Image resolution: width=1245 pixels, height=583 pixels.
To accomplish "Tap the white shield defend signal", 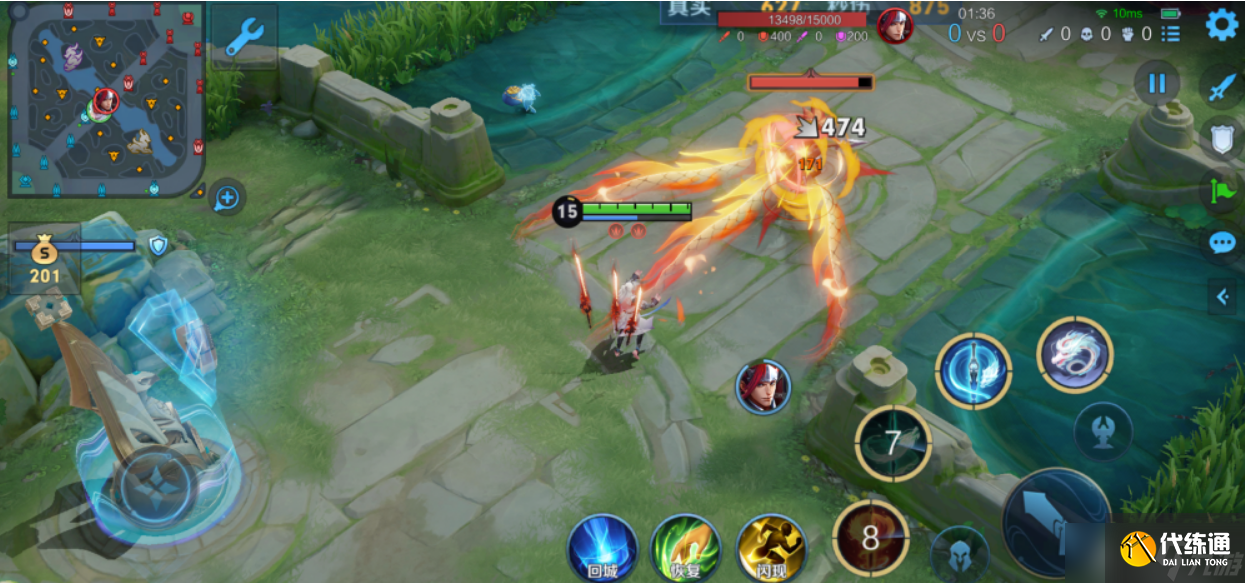I will pyautogui.click(x=1222, y=138).
